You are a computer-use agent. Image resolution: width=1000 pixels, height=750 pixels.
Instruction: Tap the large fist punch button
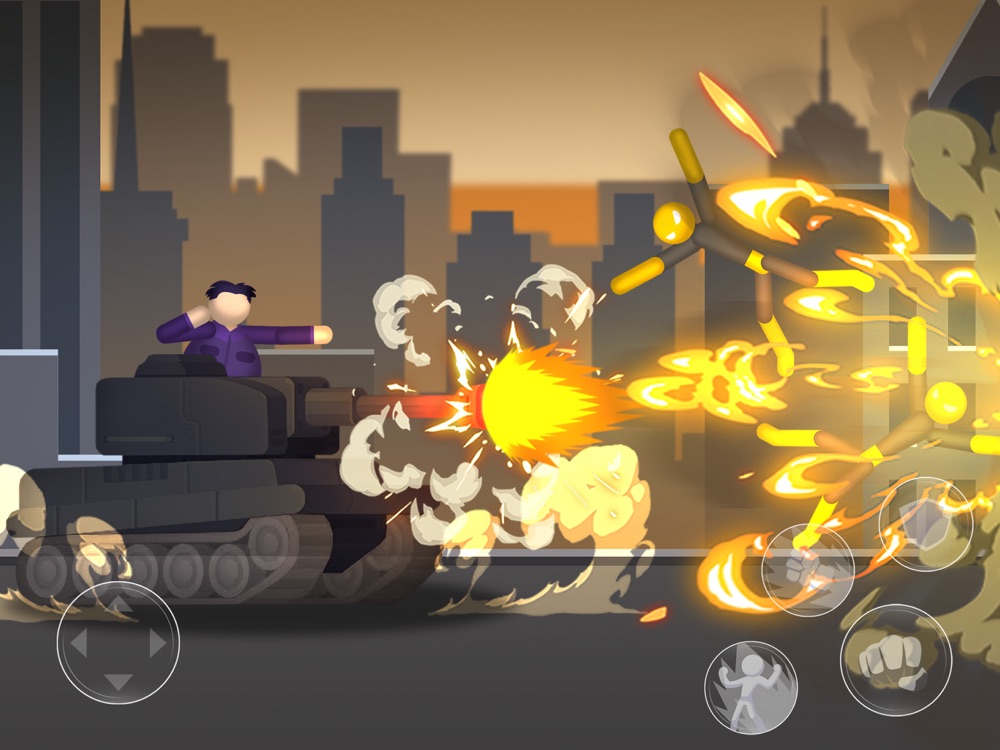(x=895, y=660)
